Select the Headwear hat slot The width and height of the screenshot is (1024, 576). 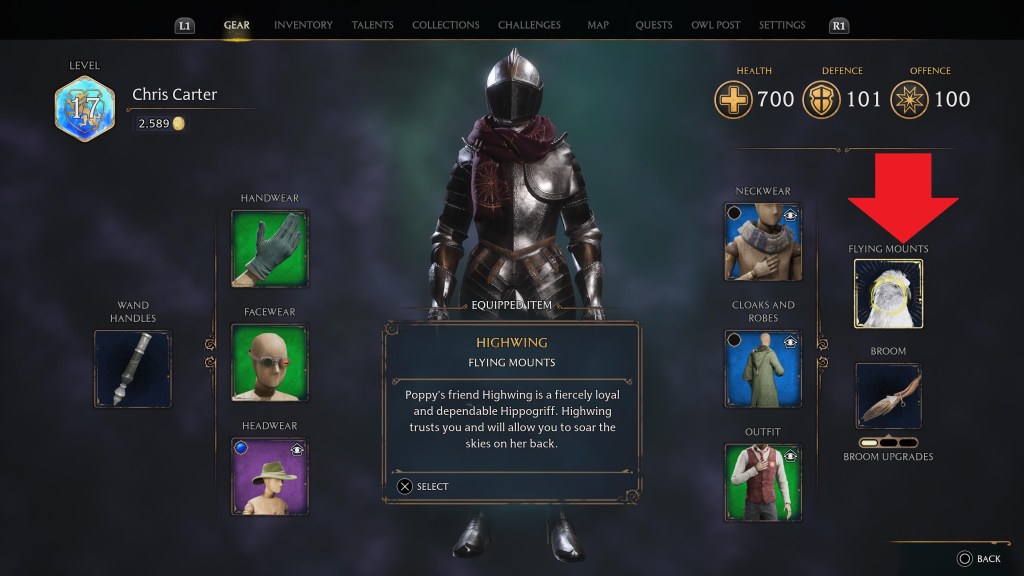(x=270, y=476)
